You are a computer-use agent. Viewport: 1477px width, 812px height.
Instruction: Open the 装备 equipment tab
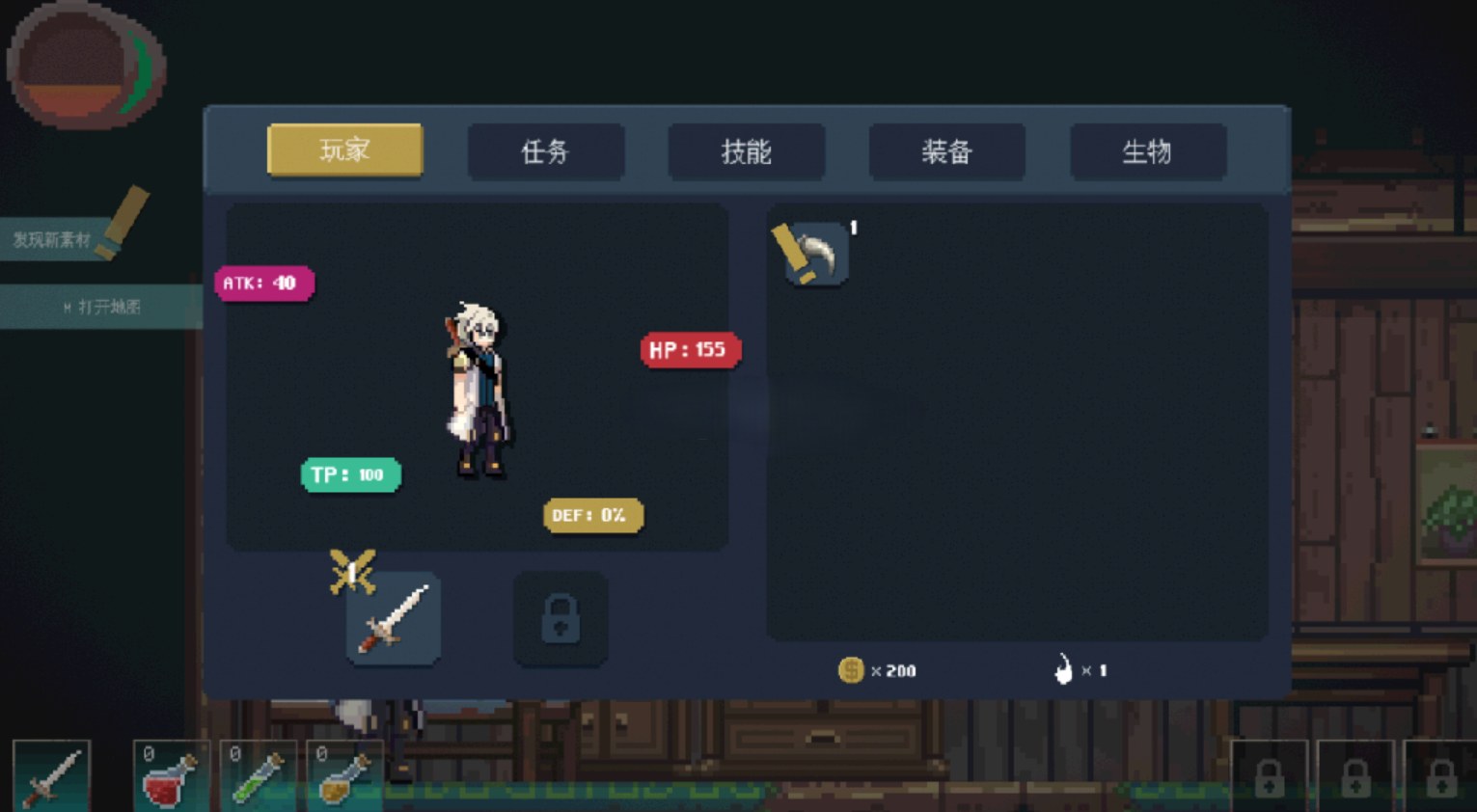point(946,151)
